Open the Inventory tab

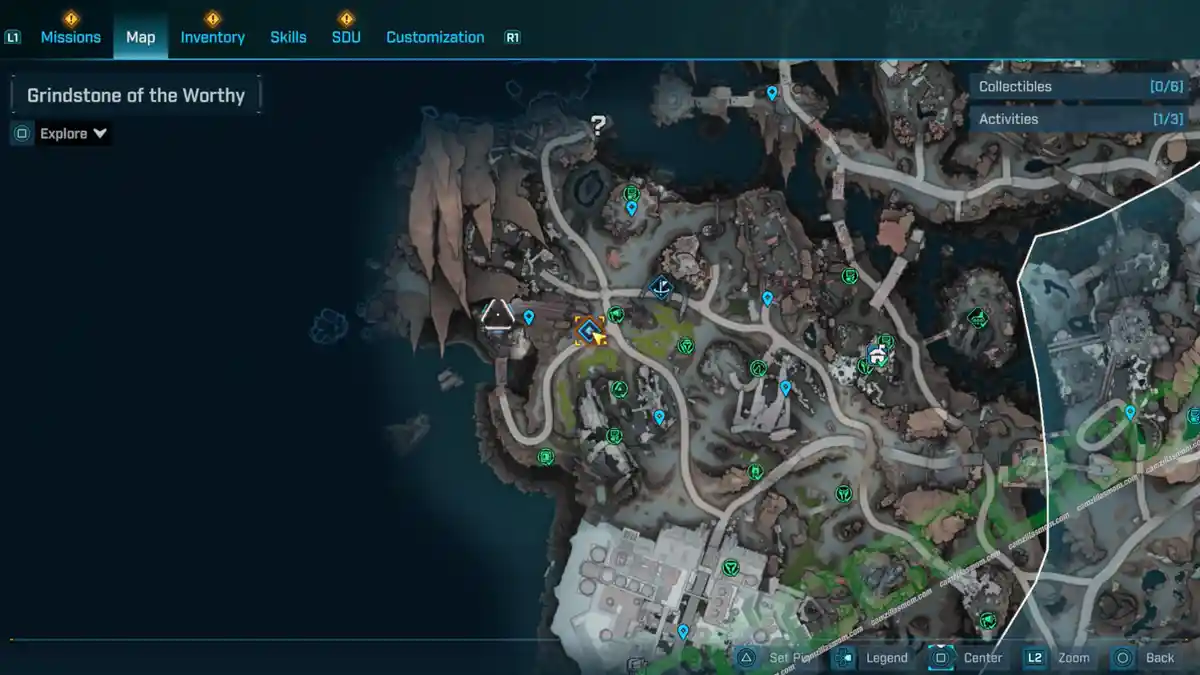coord(212,37)
